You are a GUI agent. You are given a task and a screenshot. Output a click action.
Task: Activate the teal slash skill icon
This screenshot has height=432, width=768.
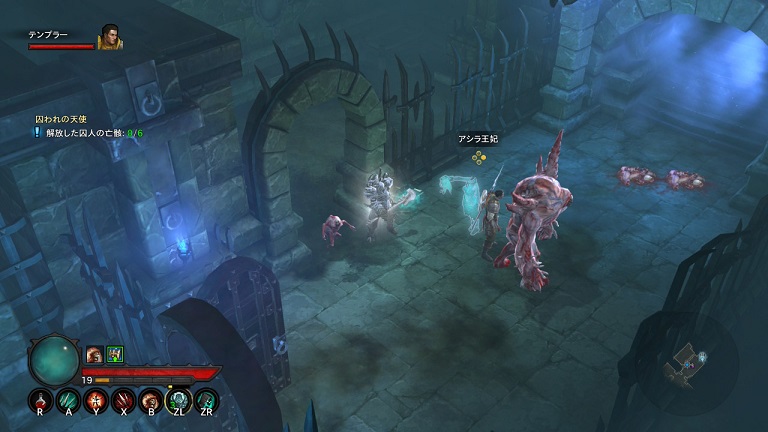pos(68,401)
